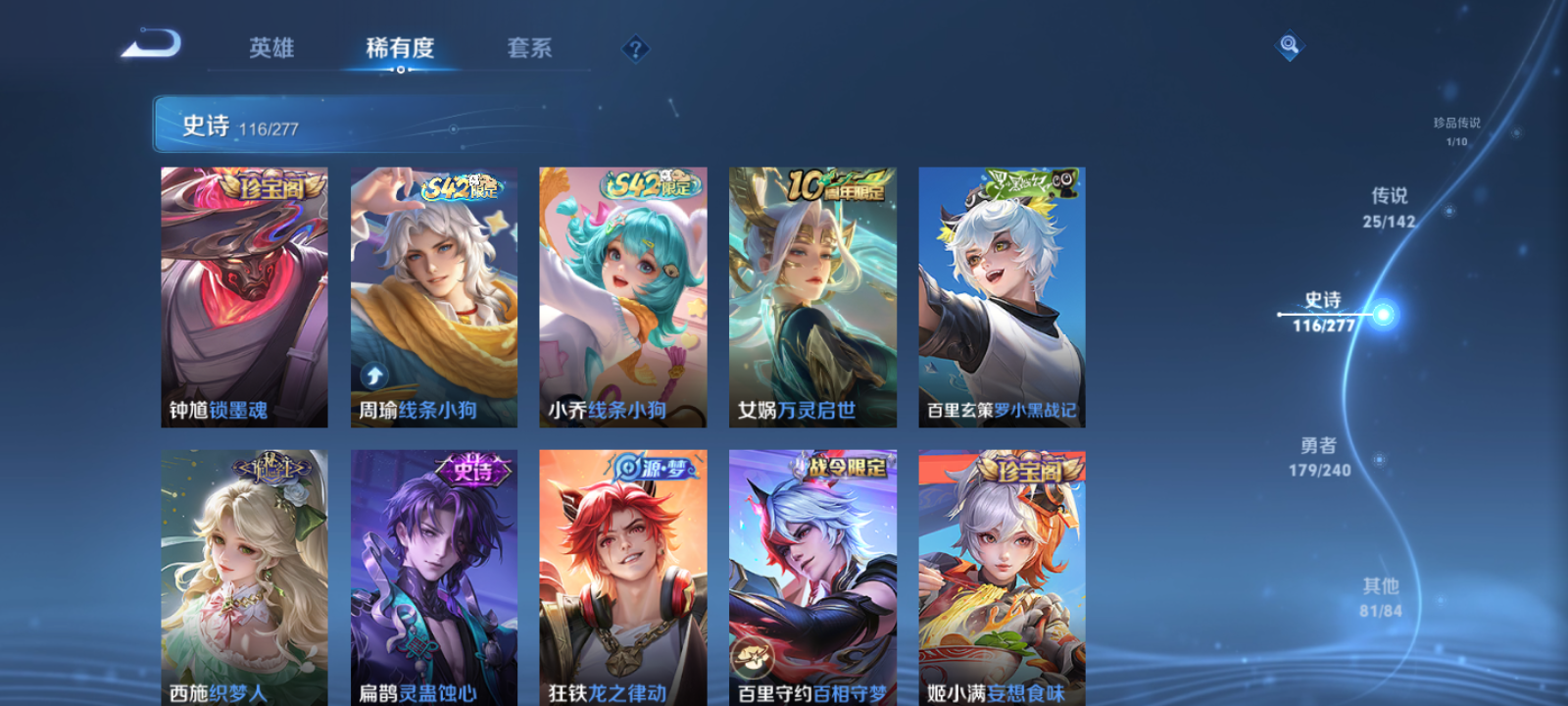Select 其他 81/84 category
This screenshot has width=1568, height=706.
(1380, 595)
